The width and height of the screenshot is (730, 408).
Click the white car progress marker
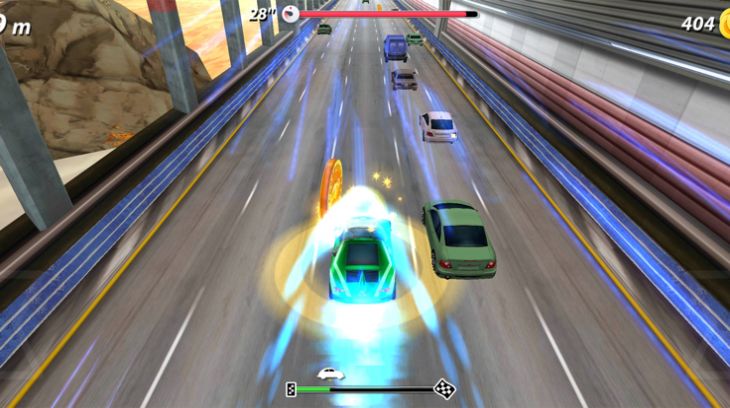pos(330,373)
